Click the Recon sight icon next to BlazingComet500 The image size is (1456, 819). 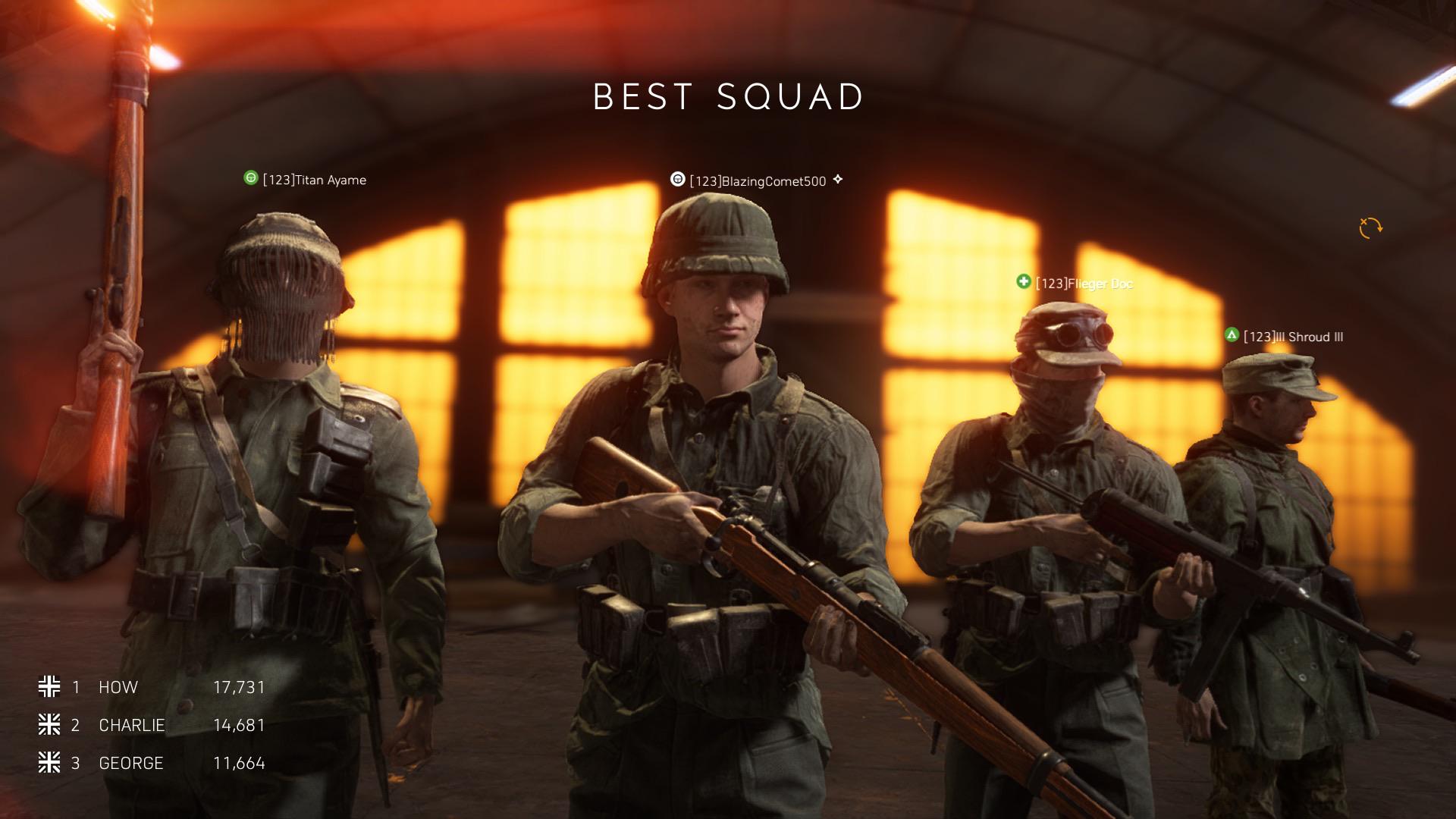click(677, 180)
